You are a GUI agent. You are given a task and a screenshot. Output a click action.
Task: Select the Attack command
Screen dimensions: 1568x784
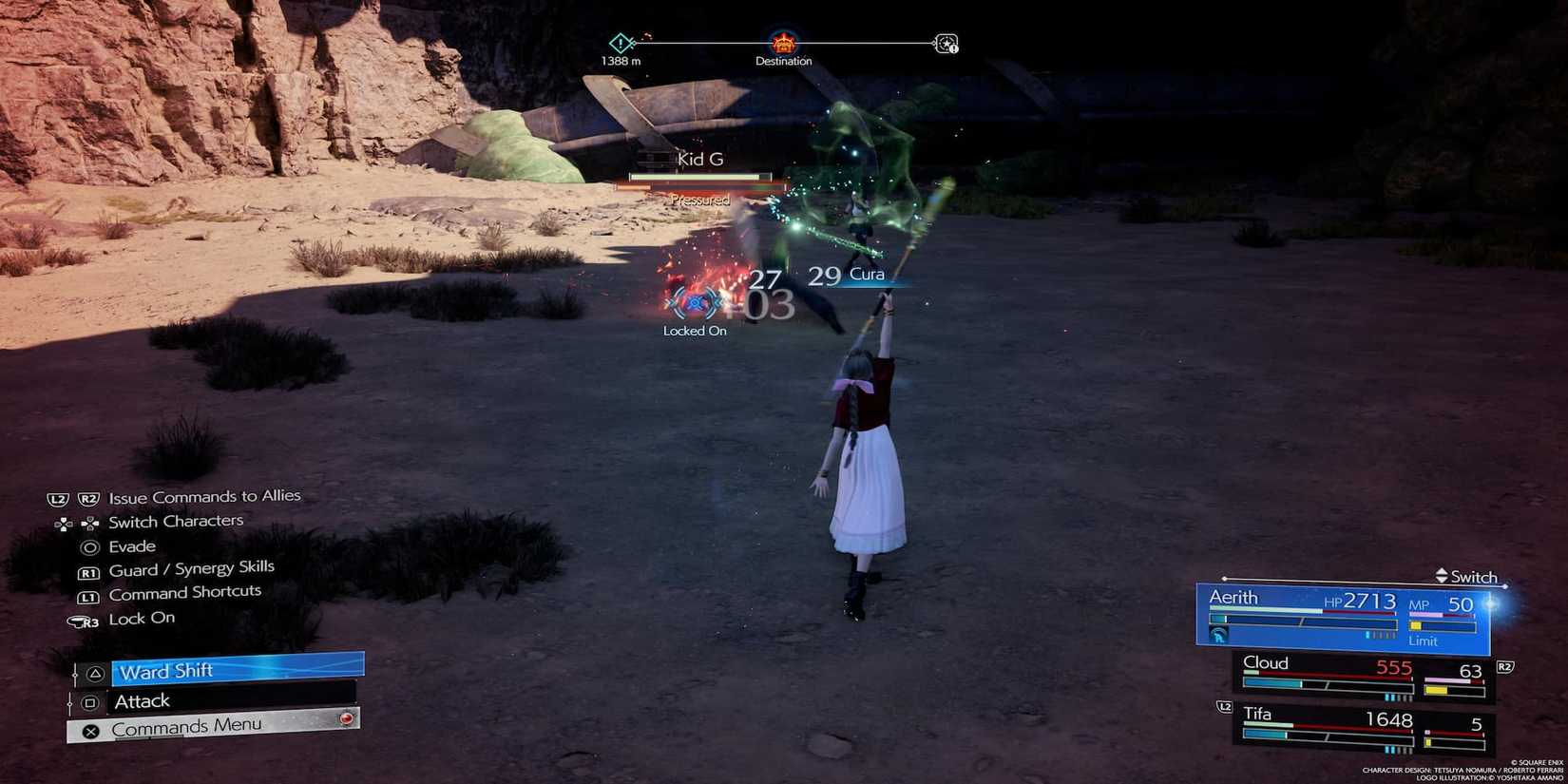pyautogui.click(x=141, y=700)
